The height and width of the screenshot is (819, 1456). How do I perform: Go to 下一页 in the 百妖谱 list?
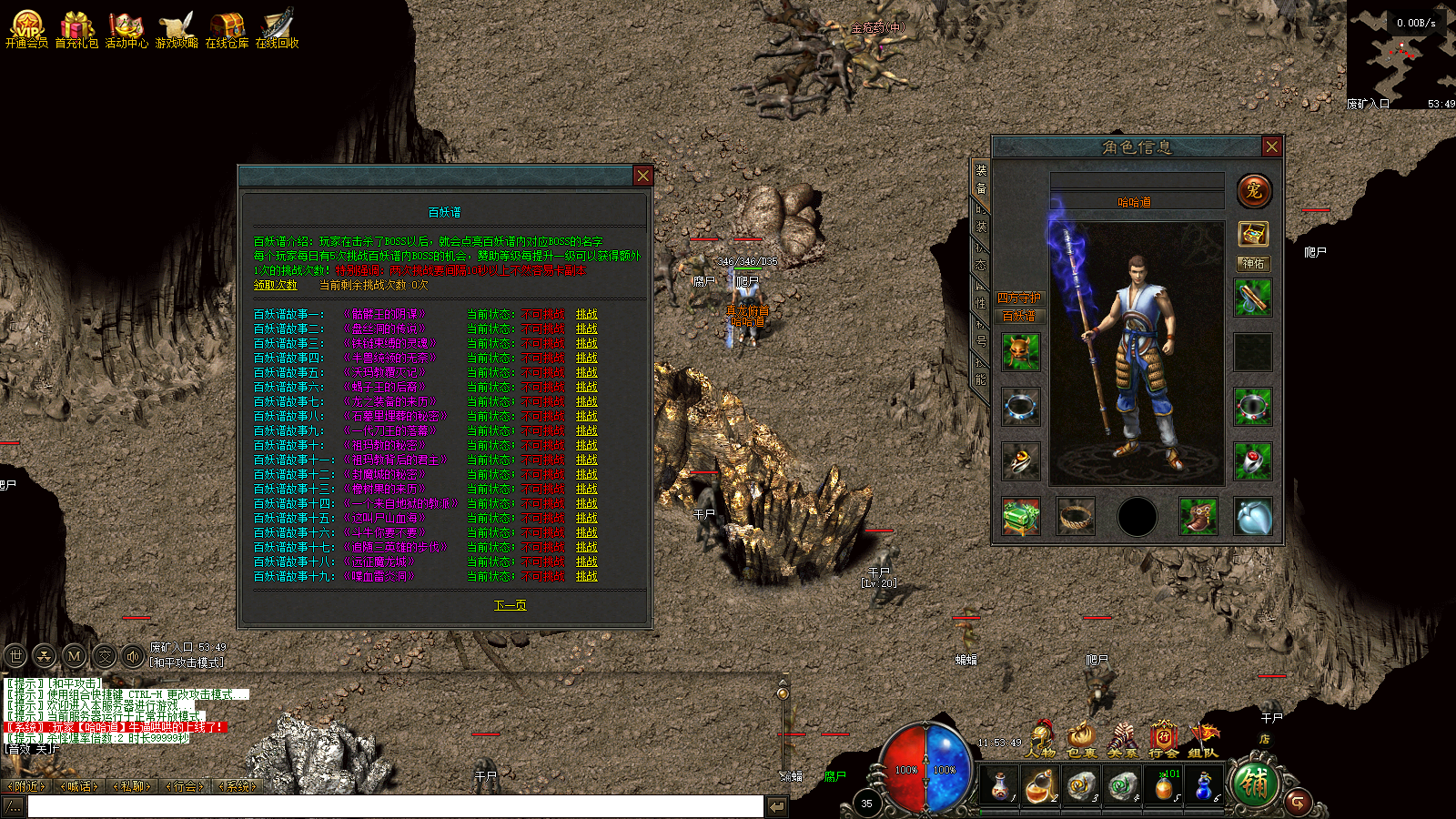coord(510,605)
